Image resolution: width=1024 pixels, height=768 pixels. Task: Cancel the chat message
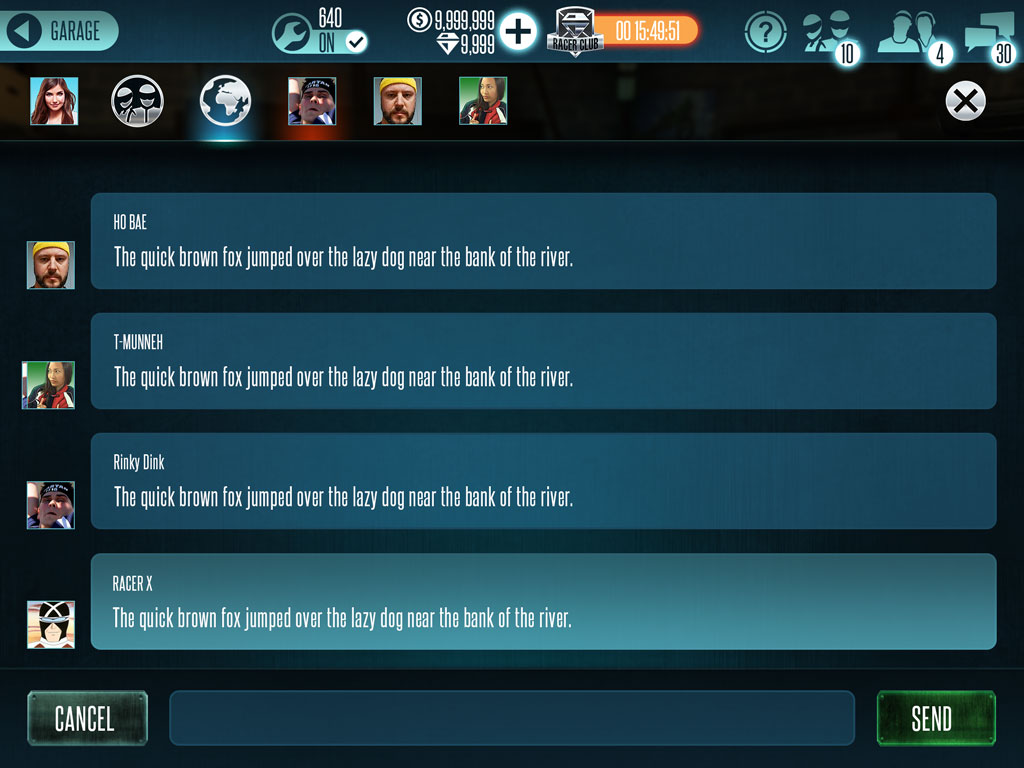[x=87, y=718]
